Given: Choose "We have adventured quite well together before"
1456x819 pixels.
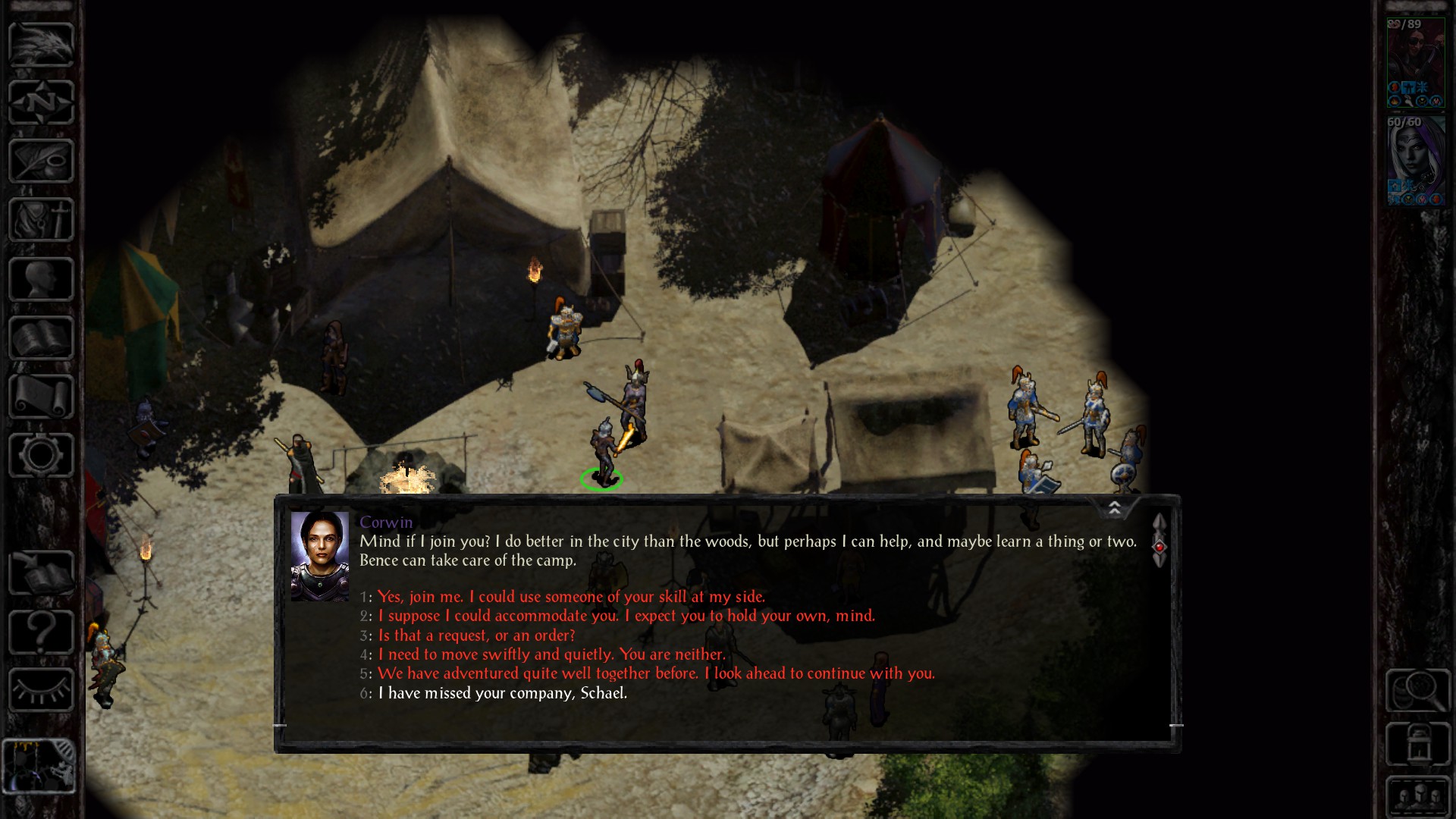Looking at the screenshot, I should (x=656, y=673).
